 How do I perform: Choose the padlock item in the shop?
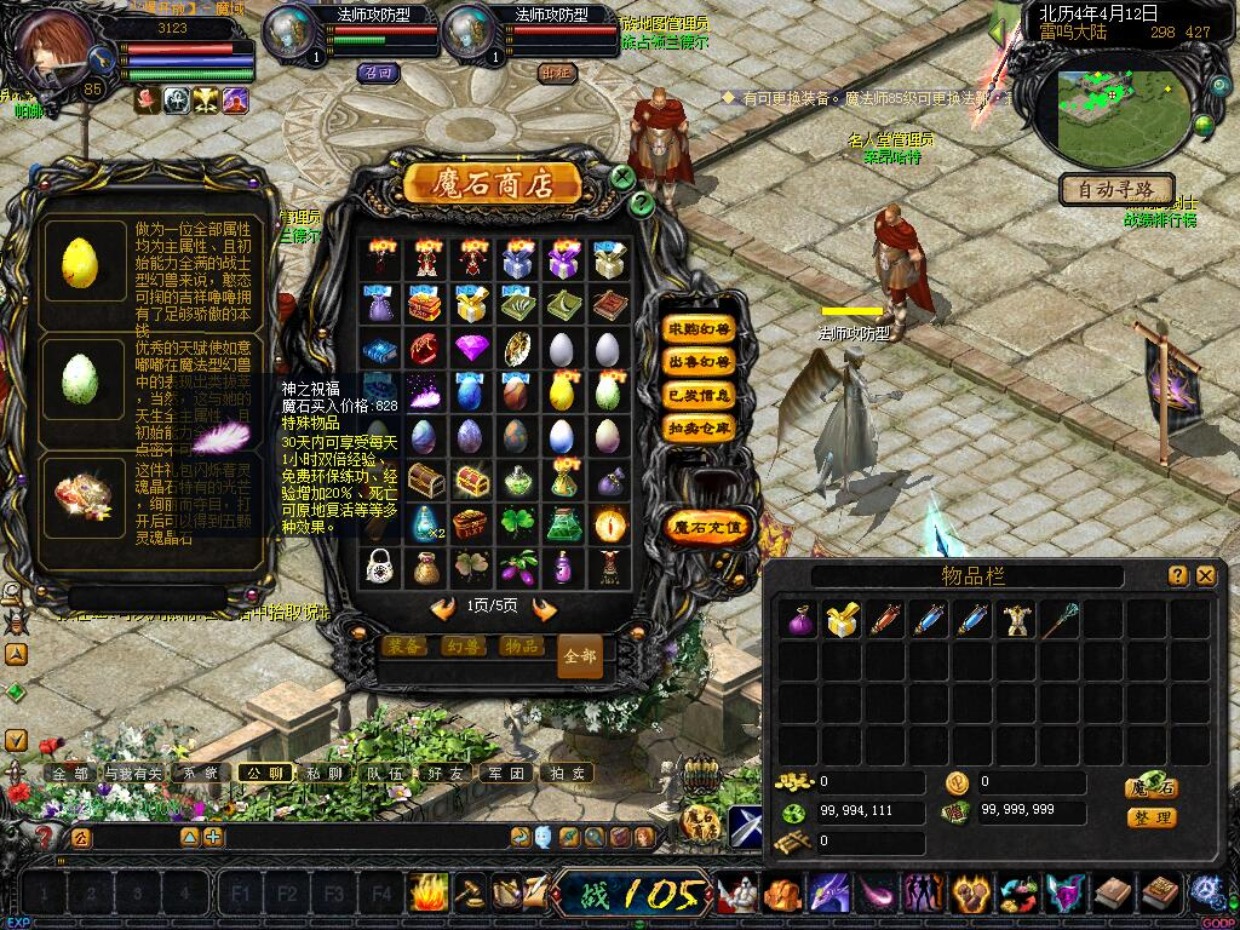click(378, 568)
